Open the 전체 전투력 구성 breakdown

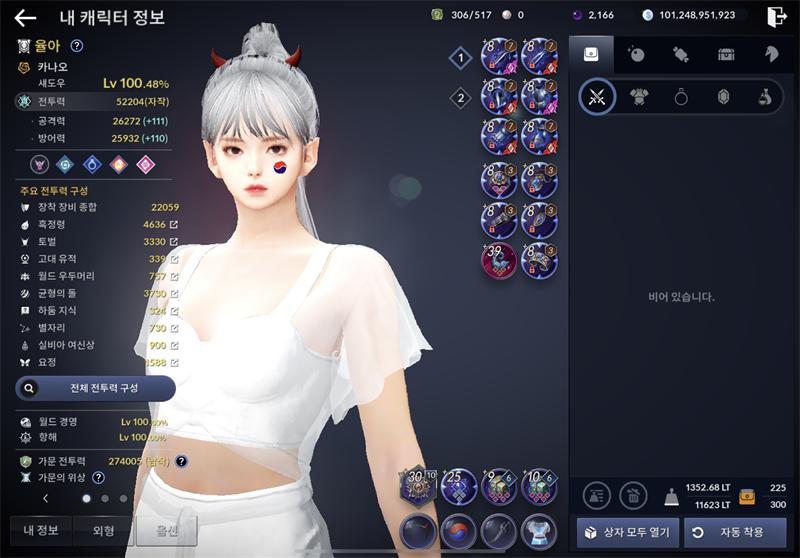pyautogui.click(x=95, y=388)
